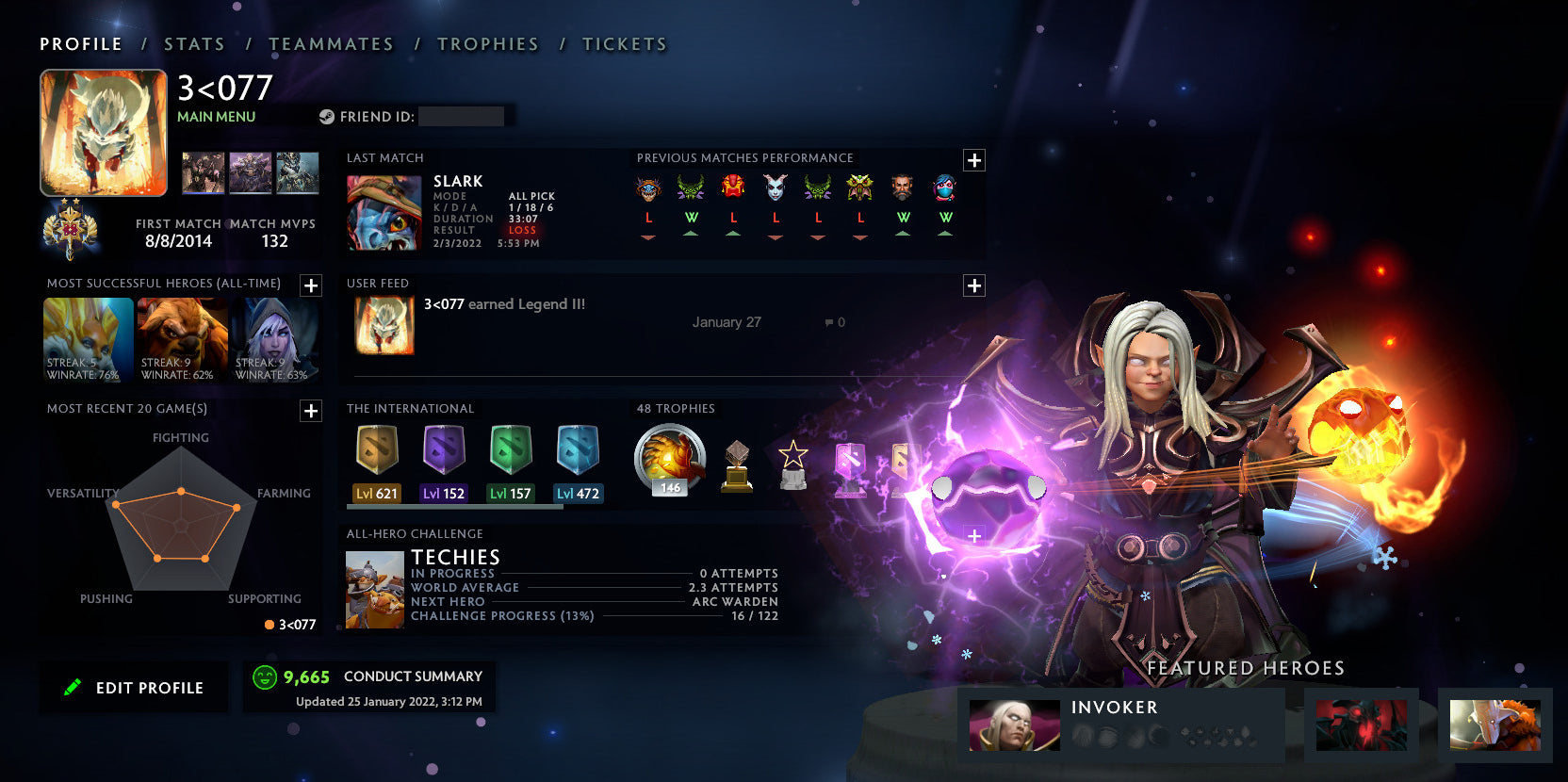This screenshot has width=1568, height=782.
Task: Open the TROPHIES tab
Action: click(487, 43)
